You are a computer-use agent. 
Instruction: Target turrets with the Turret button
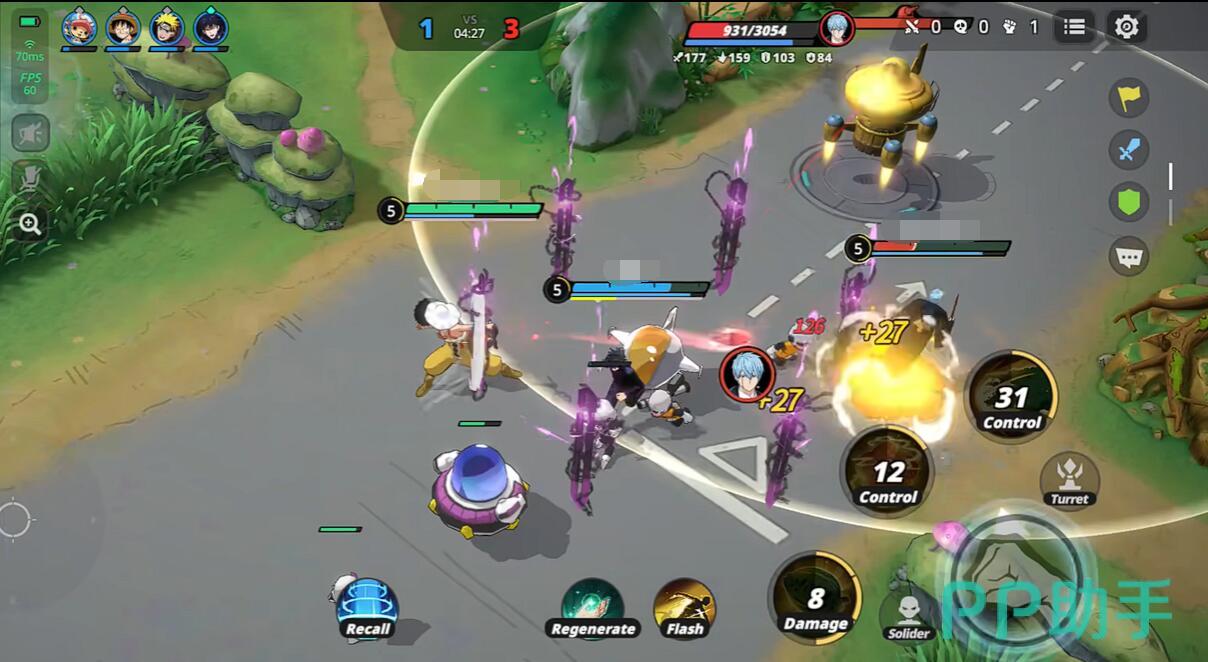1069,480
